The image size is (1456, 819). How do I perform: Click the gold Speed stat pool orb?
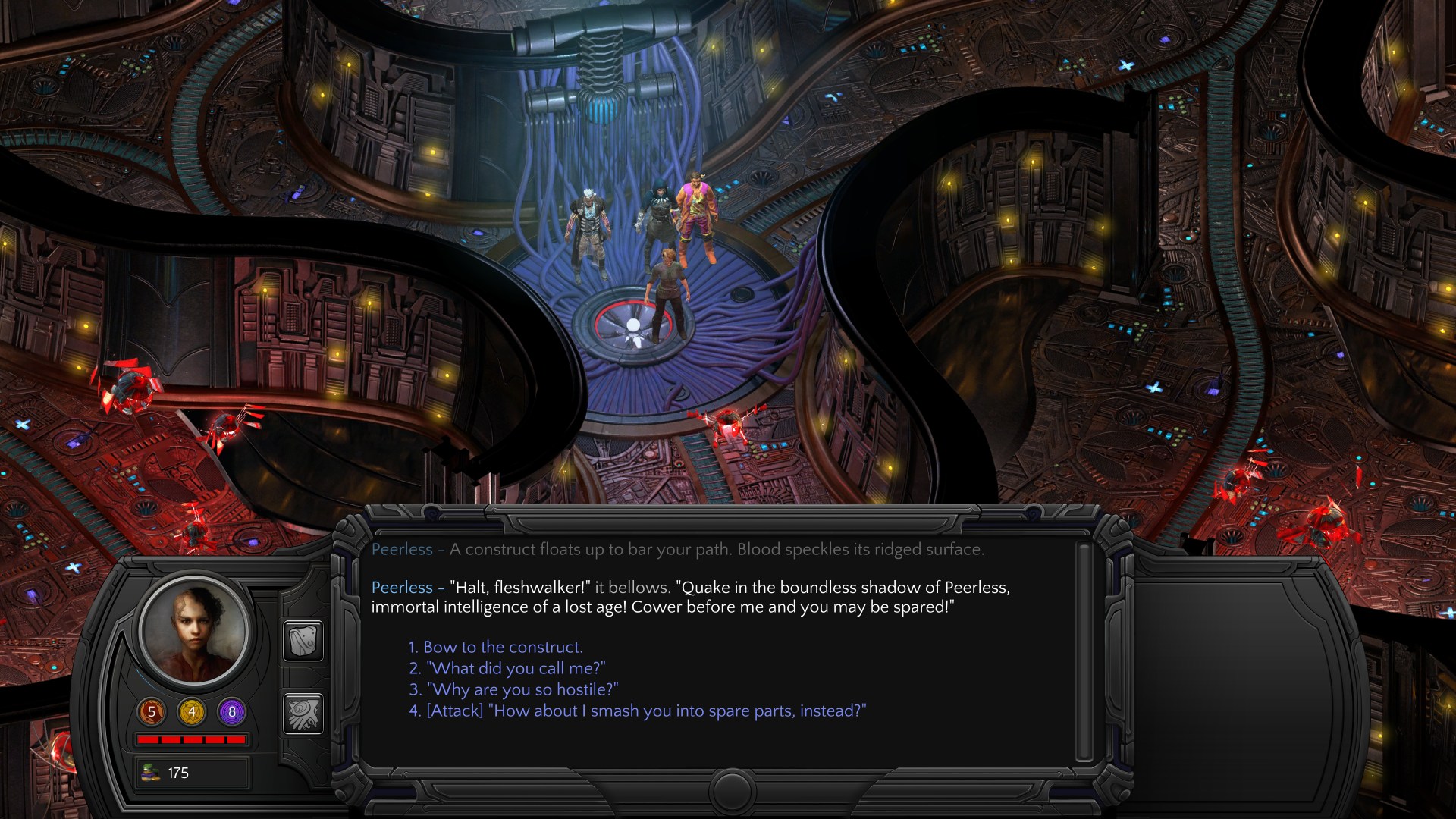pyautogui.click(x=192, y=712)
